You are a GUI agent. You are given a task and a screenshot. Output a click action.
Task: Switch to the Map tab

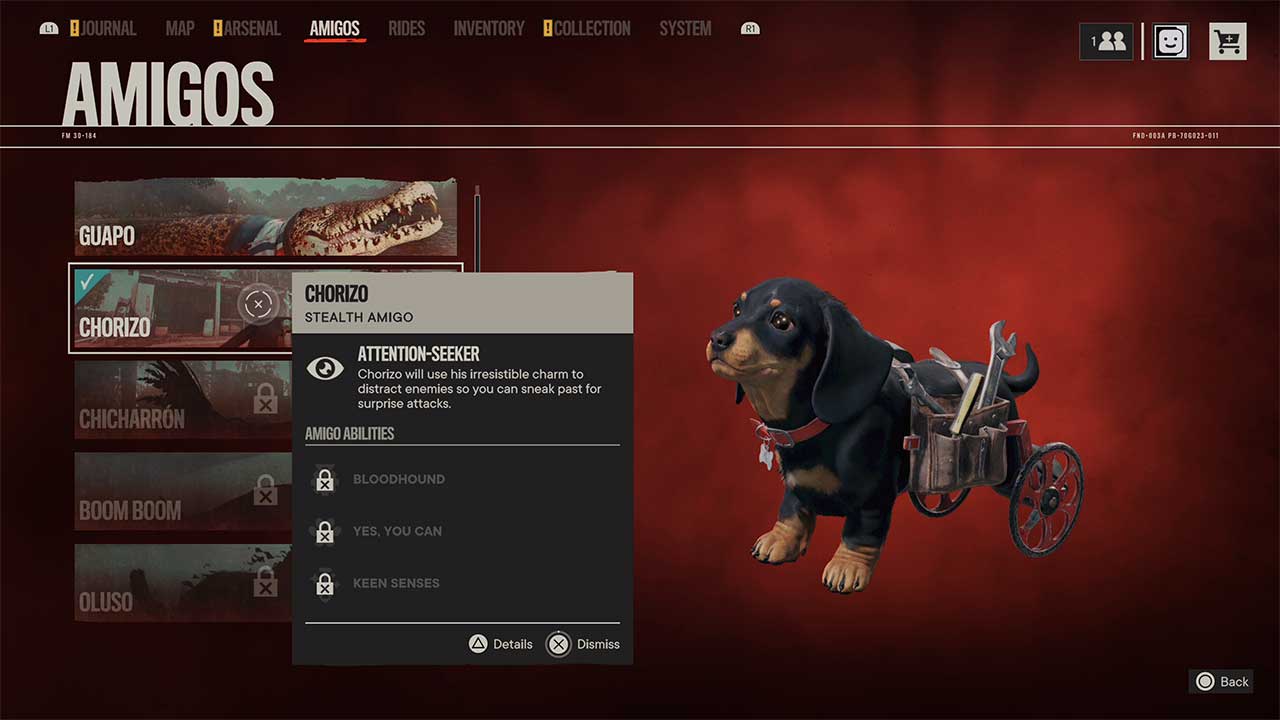[180, 28]
